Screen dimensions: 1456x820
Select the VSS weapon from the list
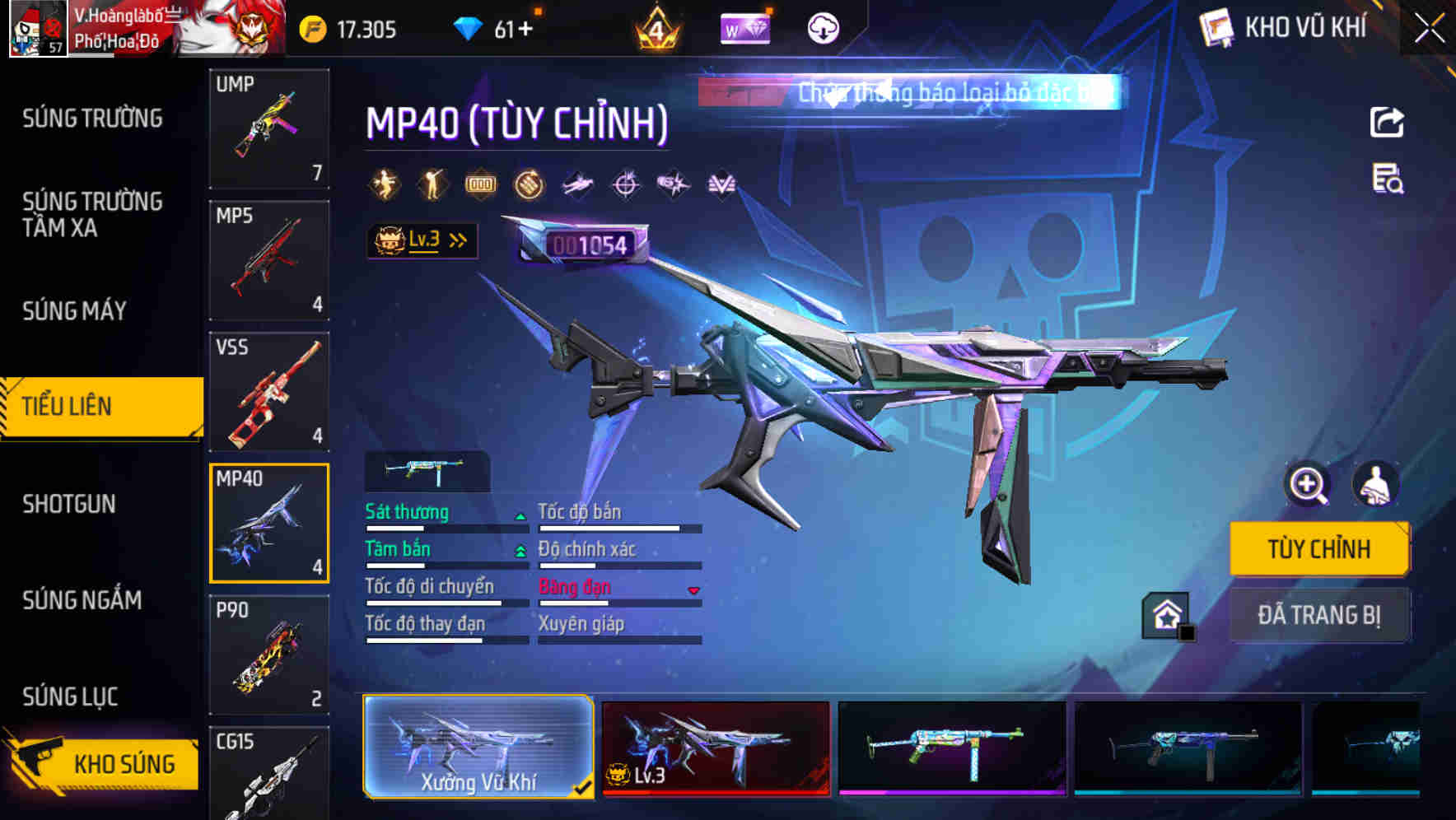tap(269, 393)
